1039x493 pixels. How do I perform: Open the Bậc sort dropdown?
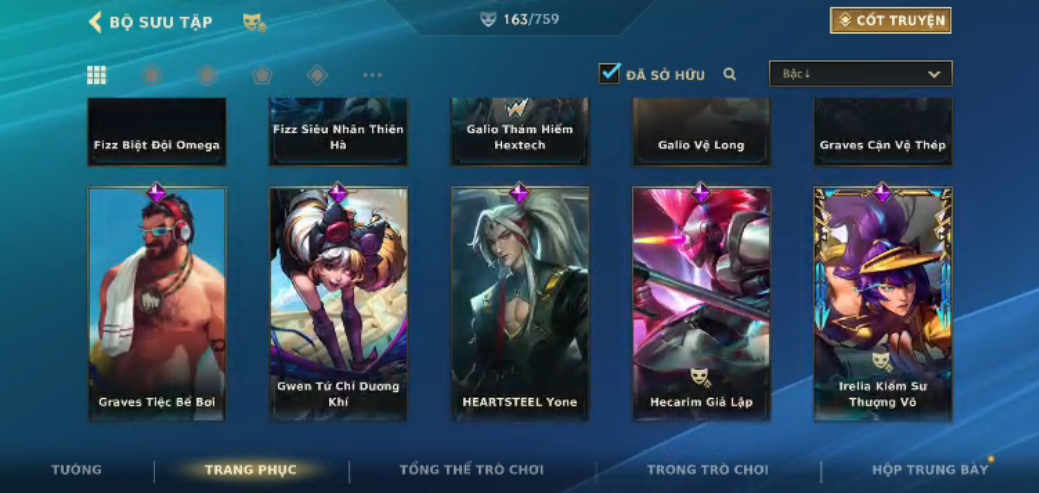[x=860, y=74]
